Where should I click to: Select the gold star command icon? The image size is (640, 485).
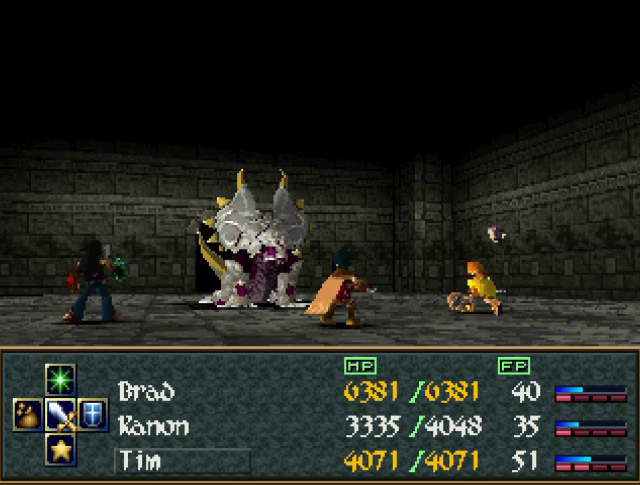point(60,447)
